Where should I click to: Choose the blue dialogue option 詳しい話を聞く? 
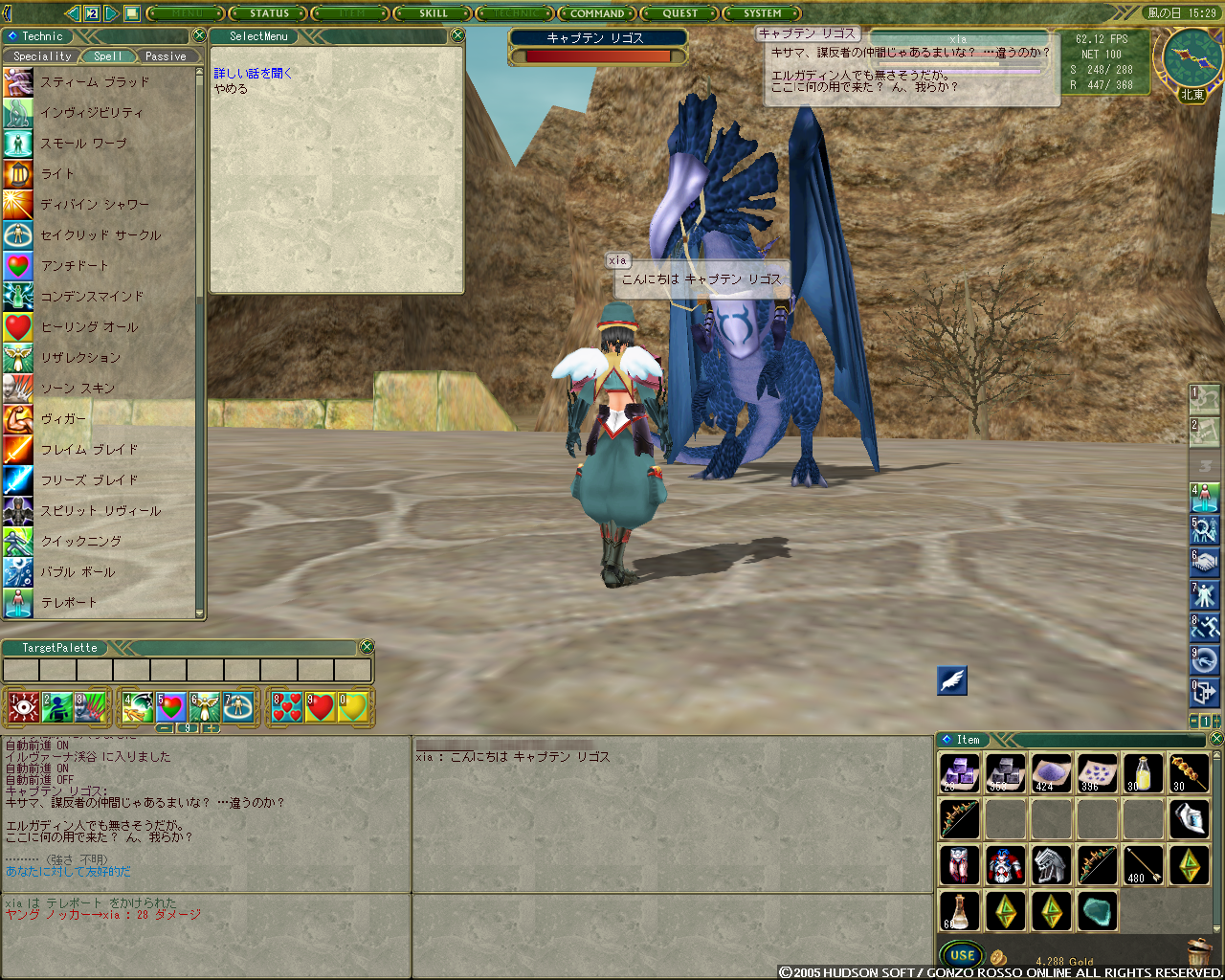pos(253,73)
